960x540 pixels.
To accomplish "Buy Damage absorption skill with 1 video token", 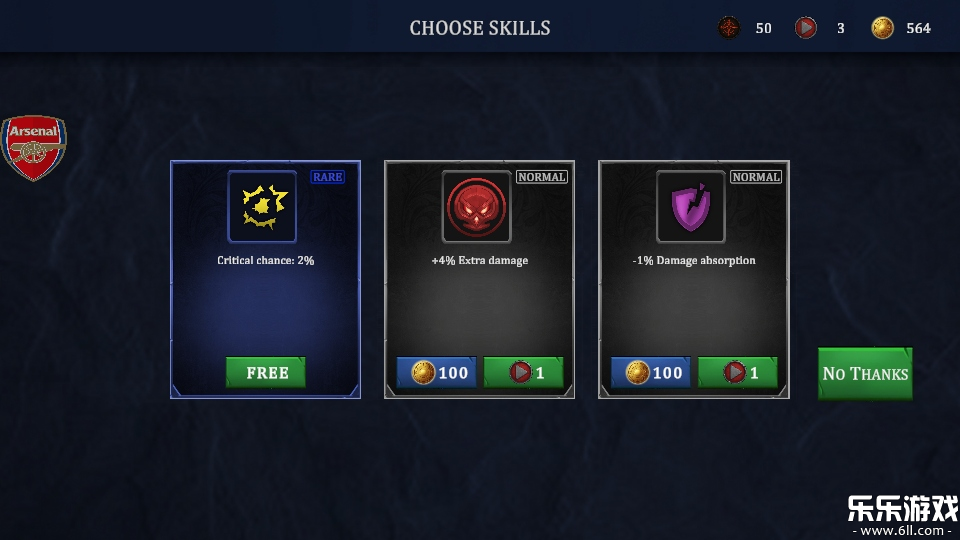I will (737, 373).
